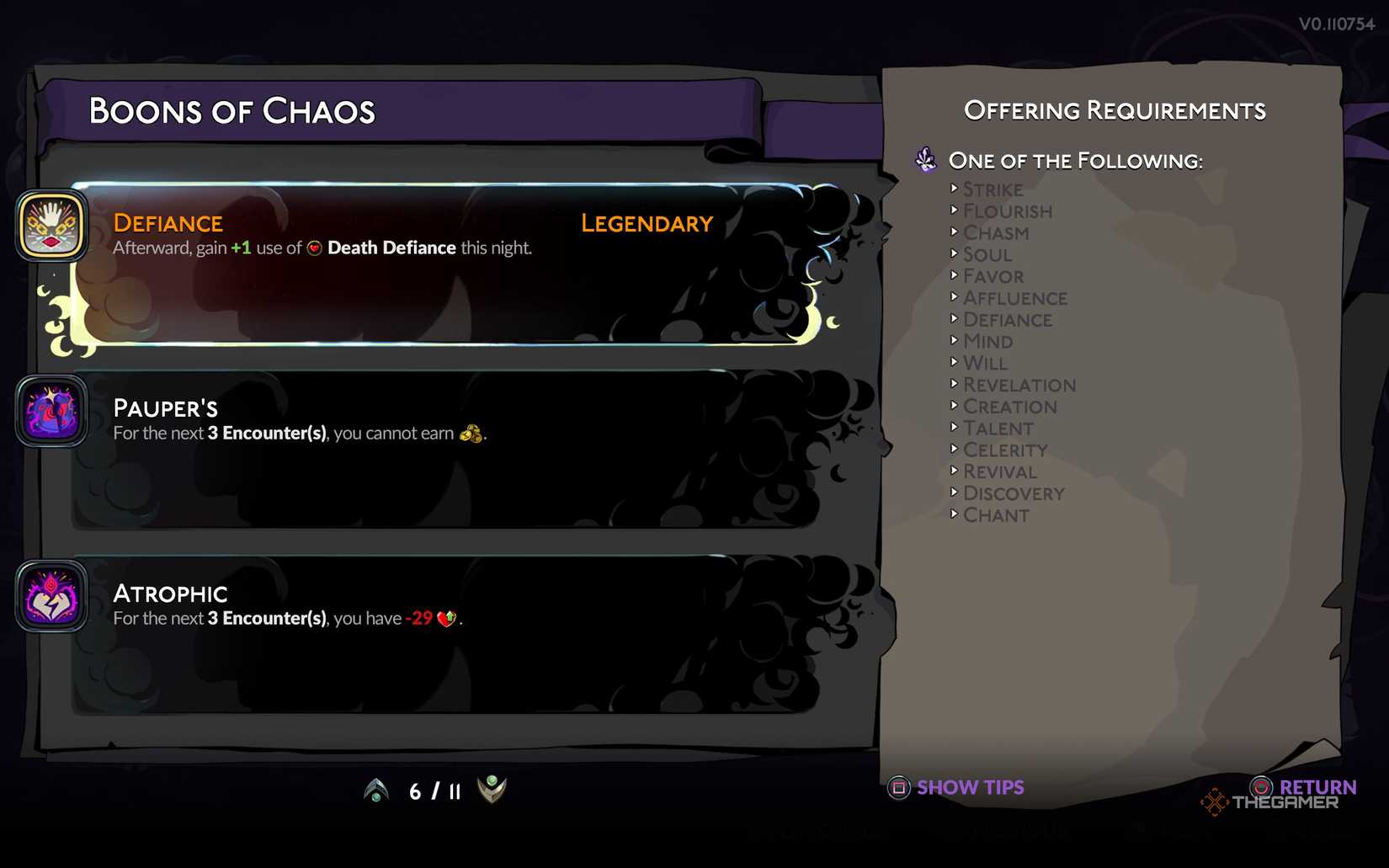Select the Atrophic boon icon
This screenshot has width=1389, height=868.
(x=51, y=595)
